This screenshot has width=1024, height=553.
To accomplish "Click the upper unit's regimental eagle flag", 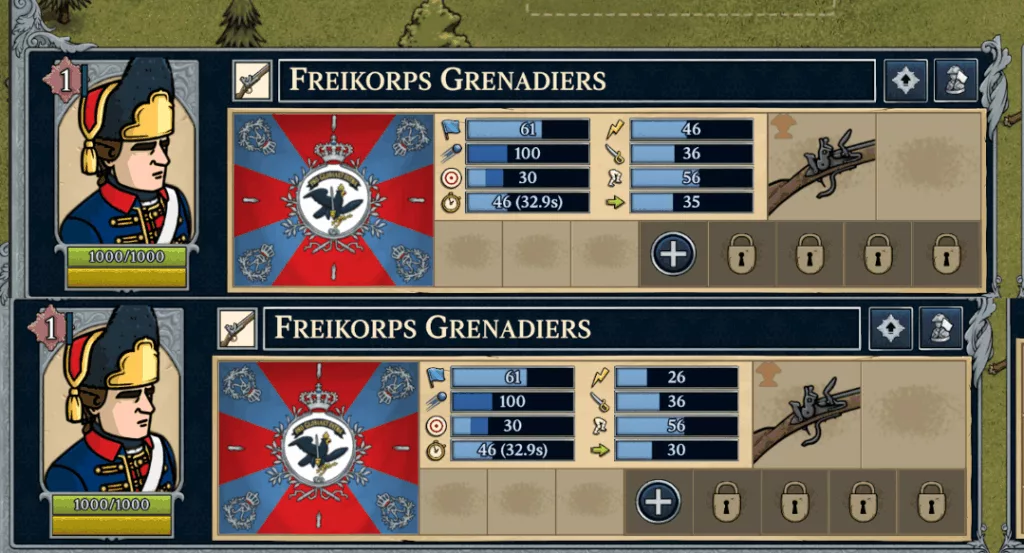I will [x=333, y=200].
